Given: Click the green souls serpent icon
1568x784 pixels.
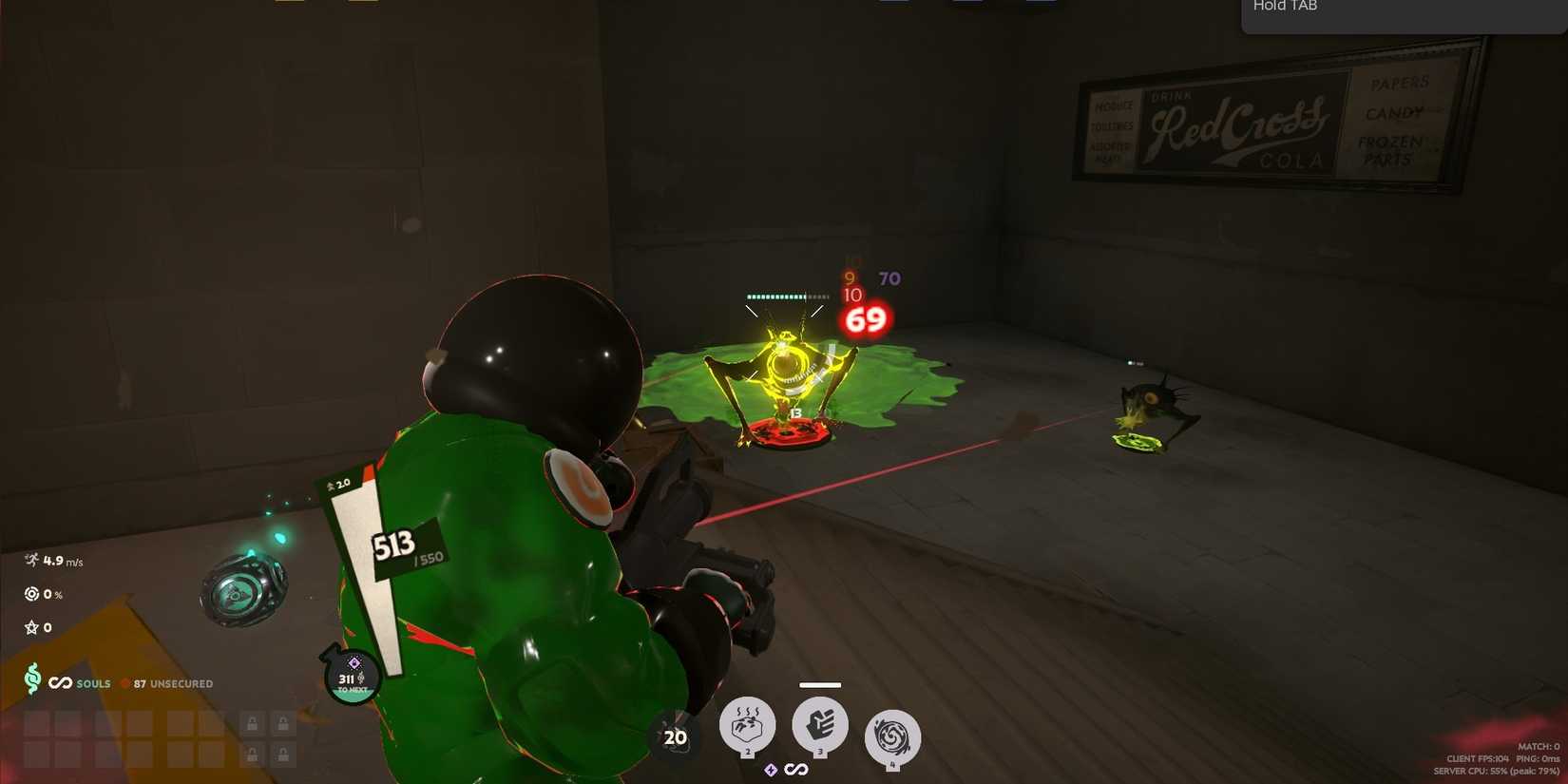Looking at the screenshot, I should pos(33,682).
